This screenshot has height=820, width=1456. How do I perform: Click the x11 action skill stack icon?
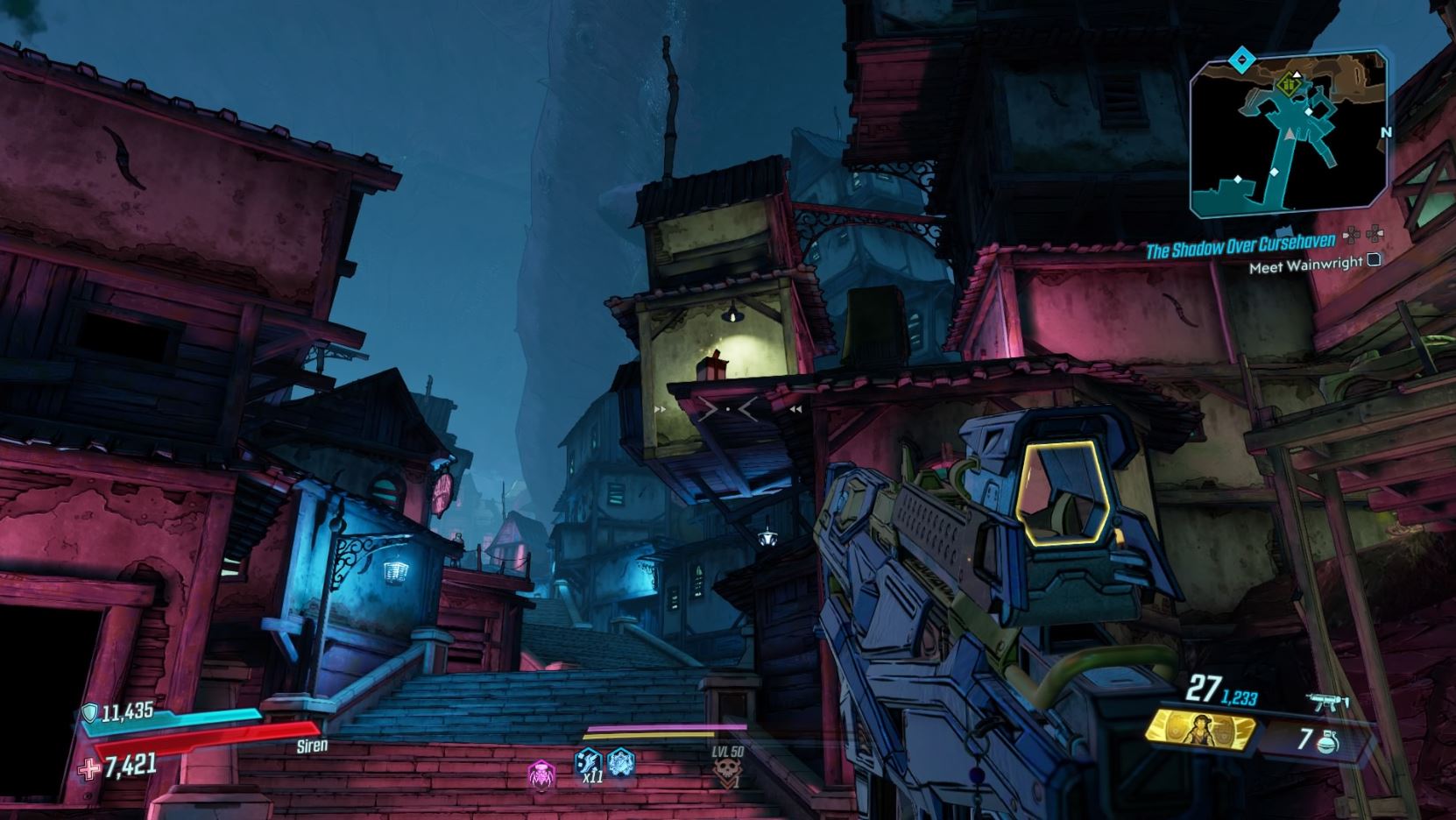coord(589,763)
